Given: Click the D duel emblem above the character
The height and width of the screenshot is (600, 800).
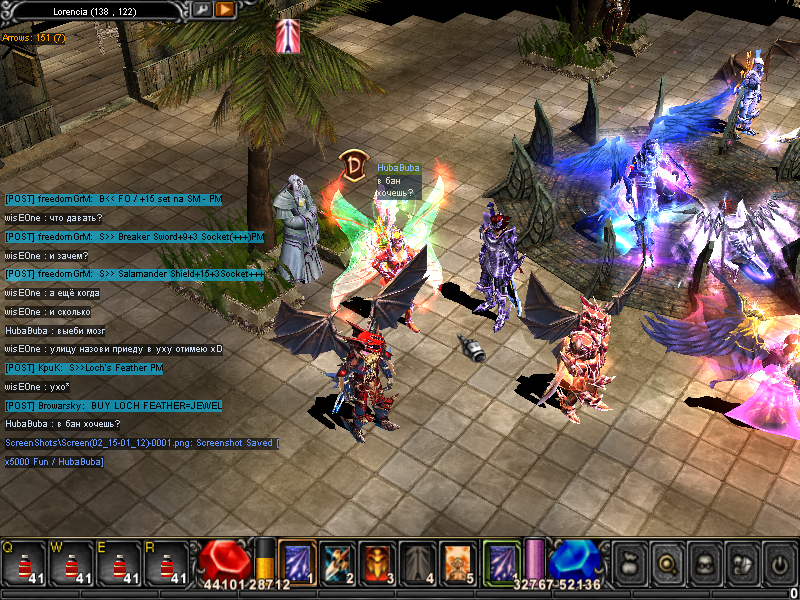Looking at the screenshot, I should [352, 165].
